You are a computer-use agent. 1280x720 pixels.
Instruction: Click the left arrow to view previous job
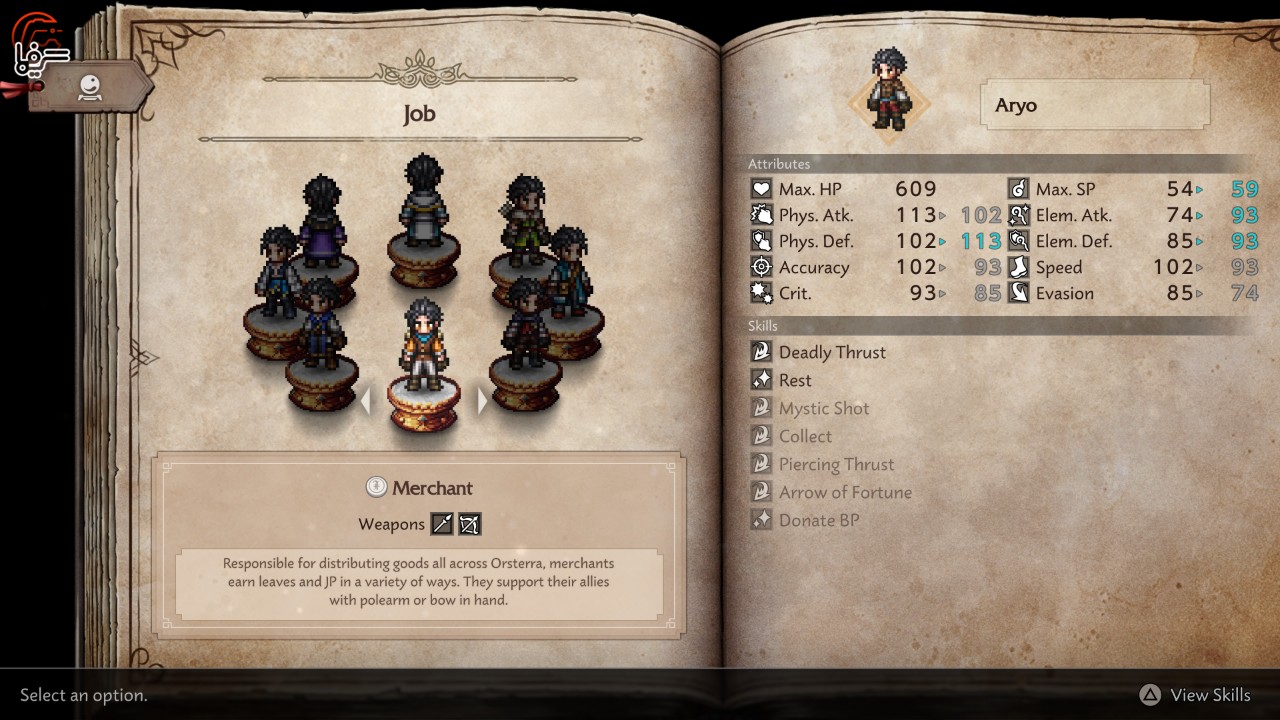pyautogui.click(x=365, y=400)
